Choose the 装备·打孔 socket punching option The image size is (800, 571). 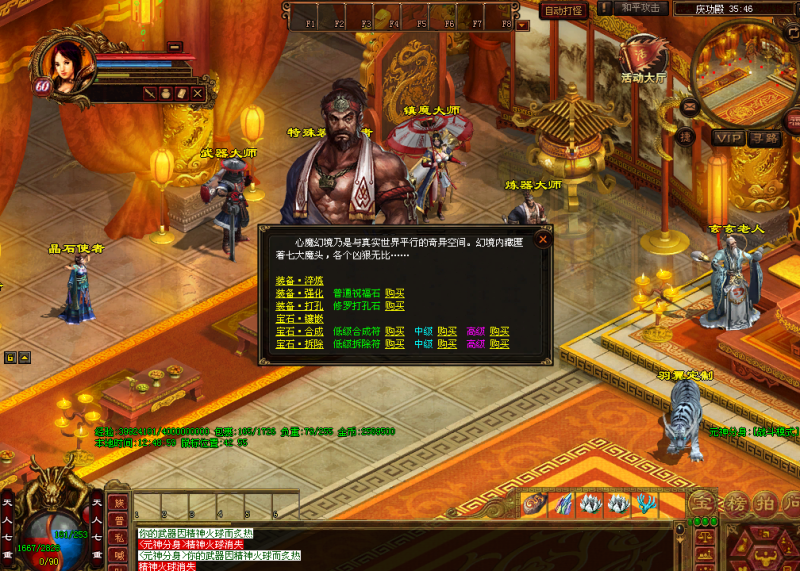pos(298,306)
